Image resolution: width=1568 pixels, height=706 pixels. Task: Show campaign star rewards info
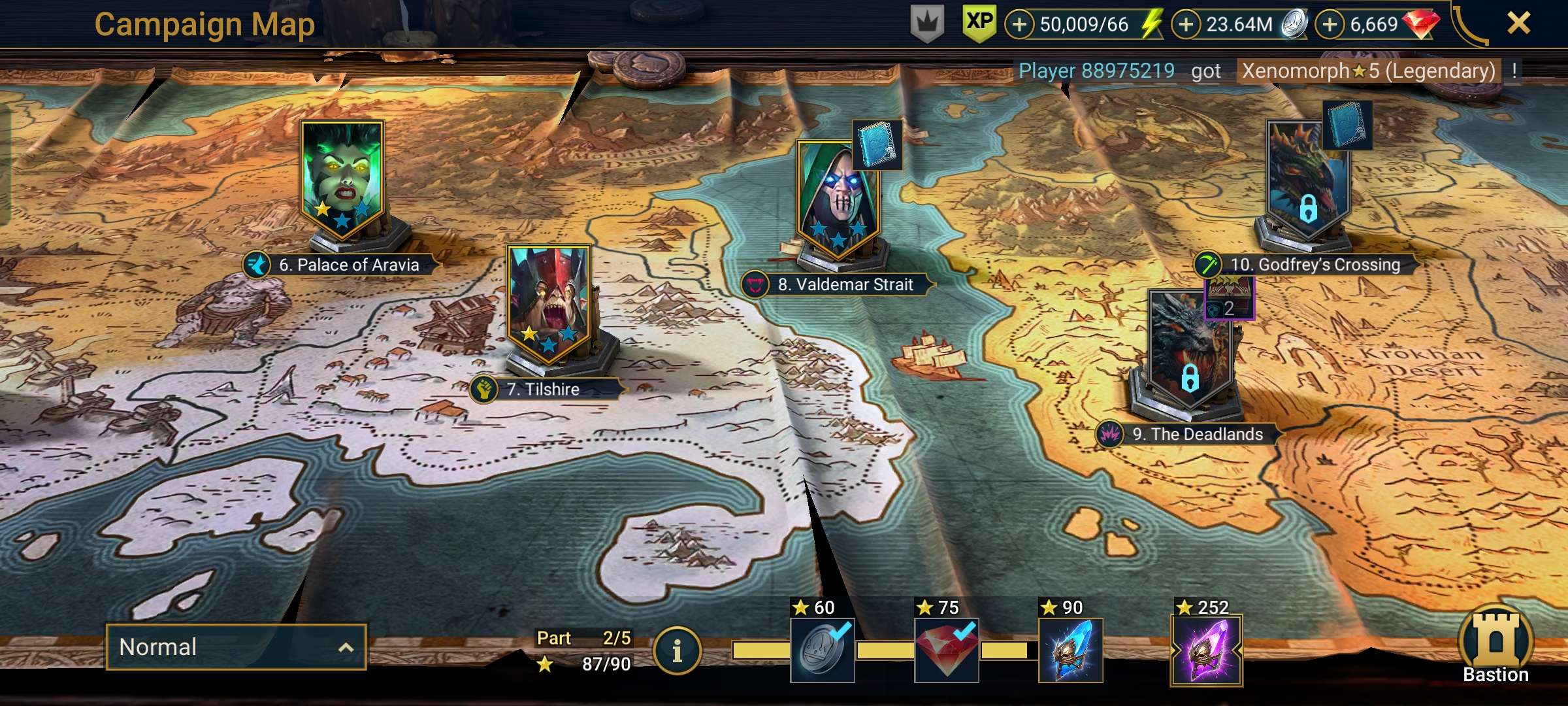[x=677, y=650]
